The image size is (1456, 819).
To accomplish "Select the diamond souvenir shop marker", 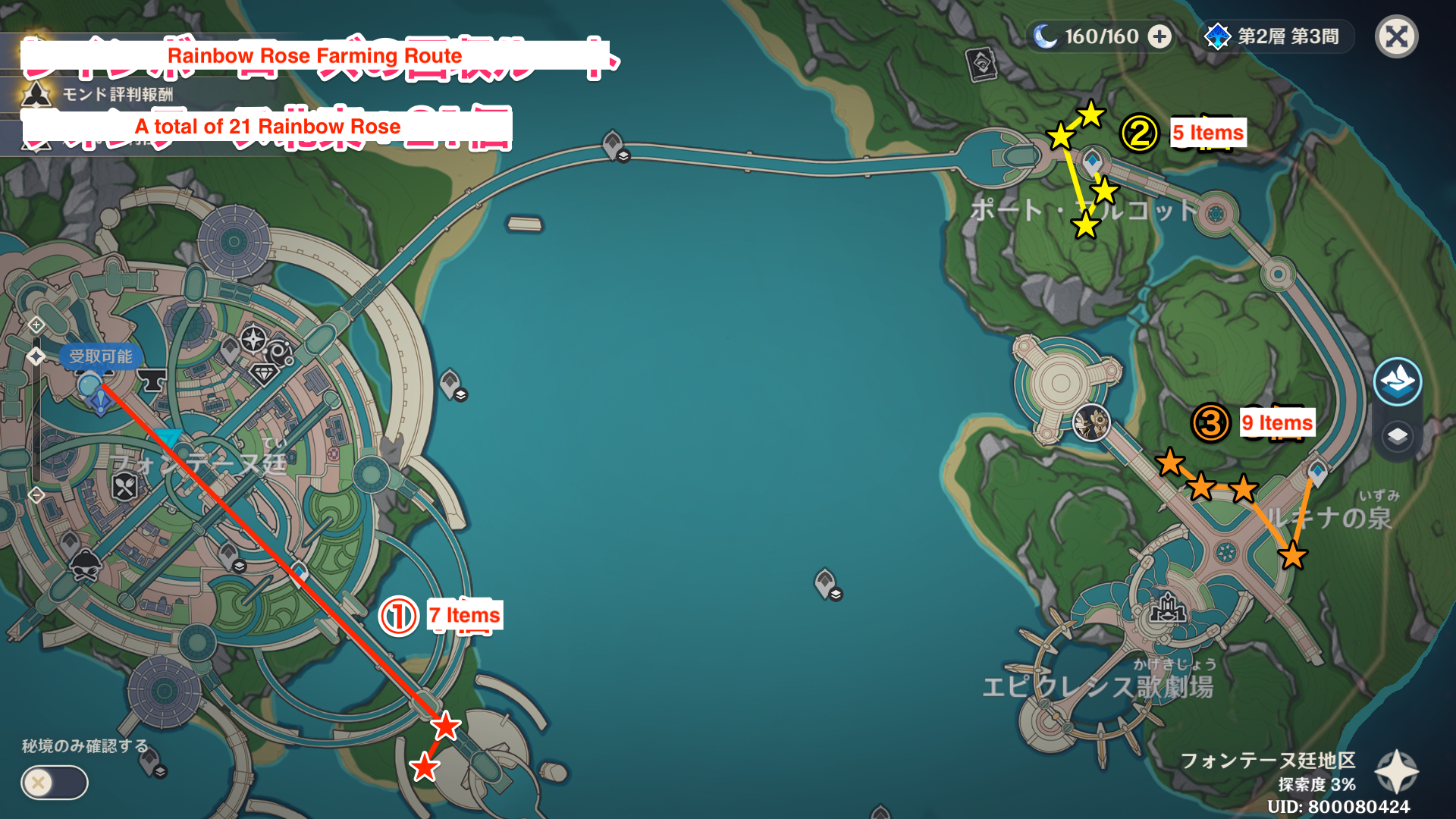I will [264, 373].
